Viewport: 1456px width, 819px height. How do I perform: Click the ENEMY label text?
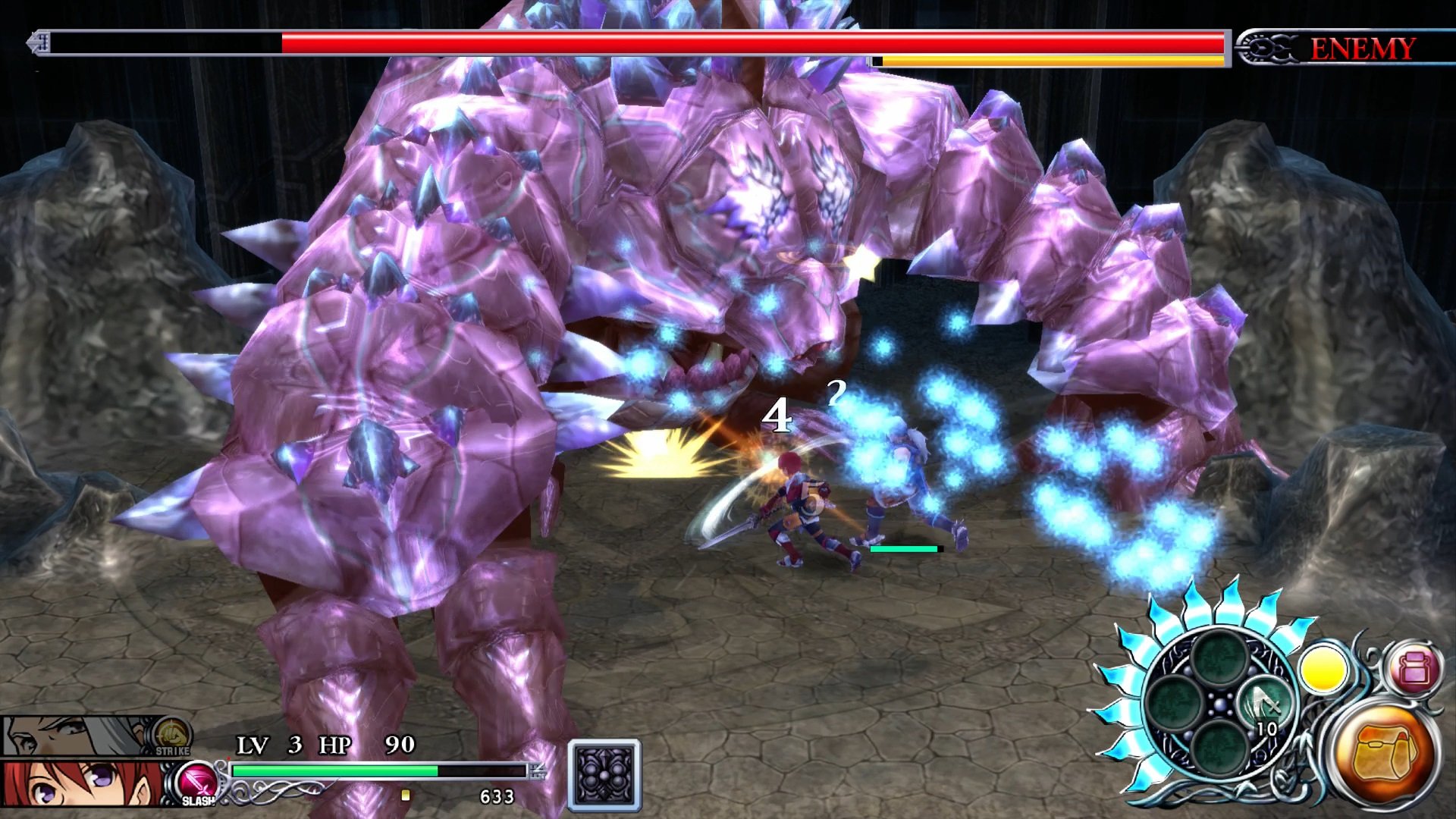[1361, 48]
